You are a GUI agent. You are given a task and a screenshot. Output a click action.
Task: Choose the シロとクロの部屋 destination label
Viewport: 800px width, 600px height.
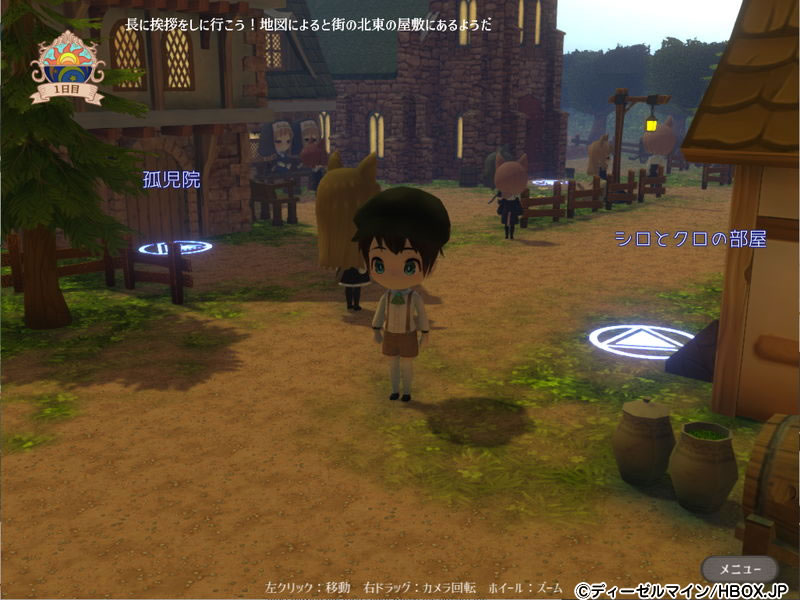click(x=690, y=239)
